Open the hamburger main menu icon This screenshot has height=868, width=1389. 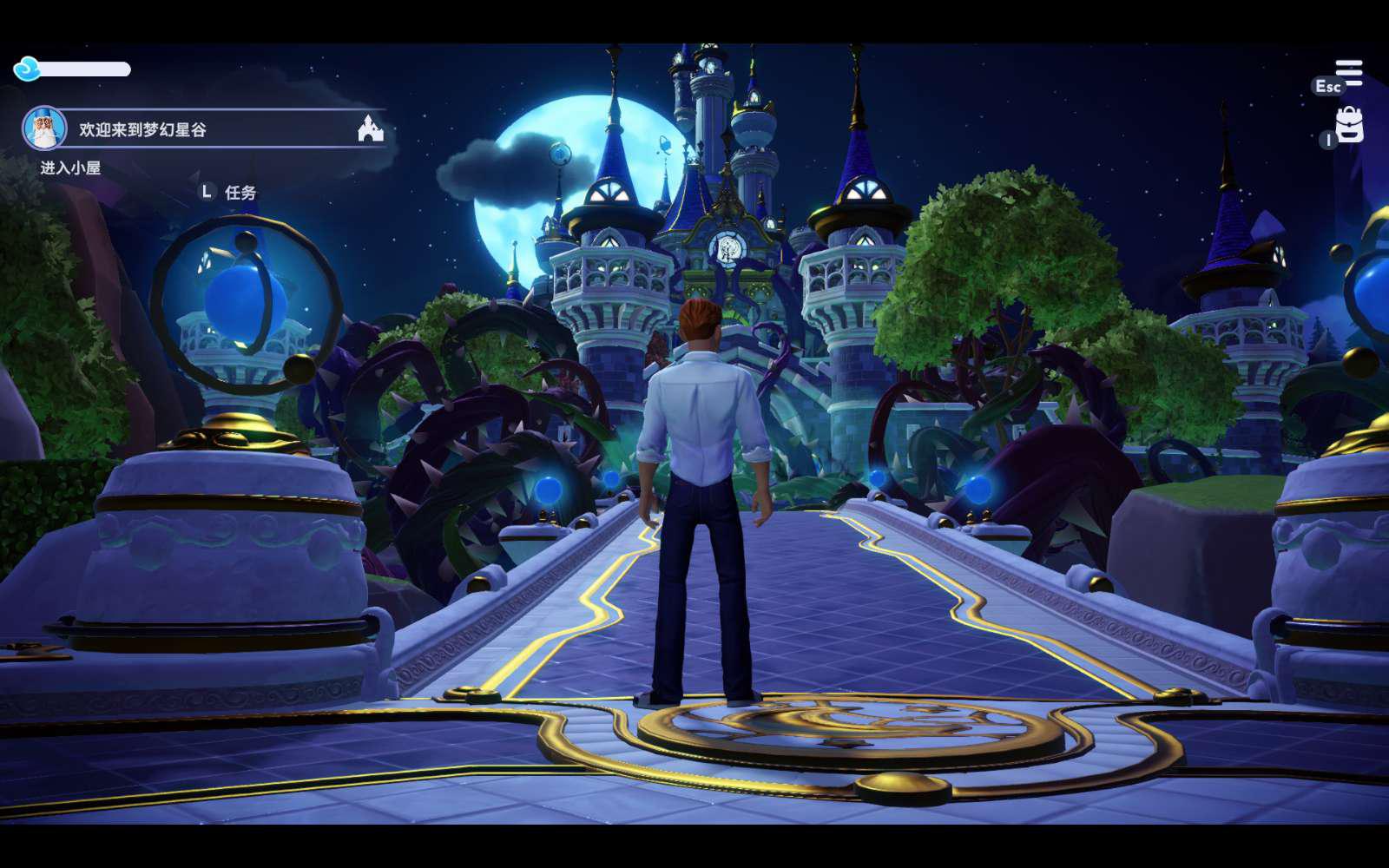tap(1348, 73)
